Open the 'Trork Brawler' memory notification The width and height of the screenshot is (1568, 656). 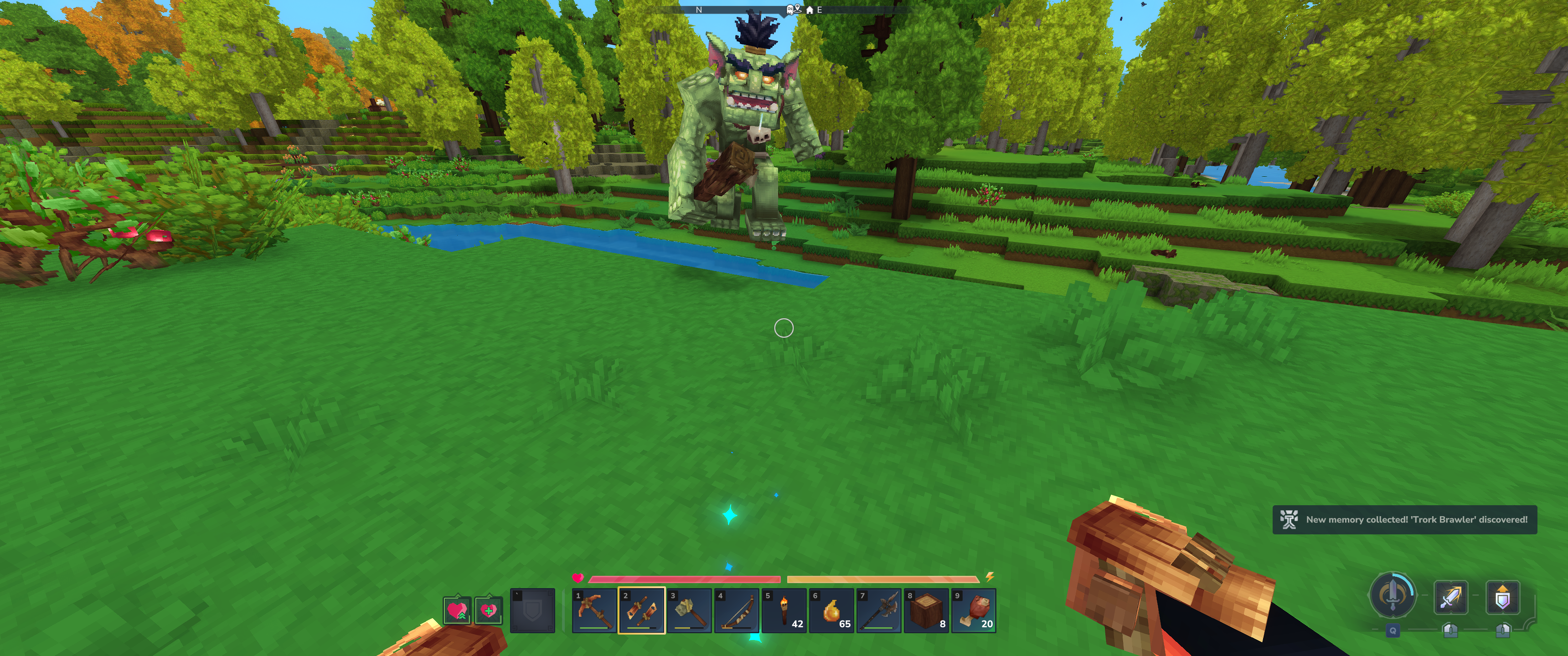[x=1404, y=520]
